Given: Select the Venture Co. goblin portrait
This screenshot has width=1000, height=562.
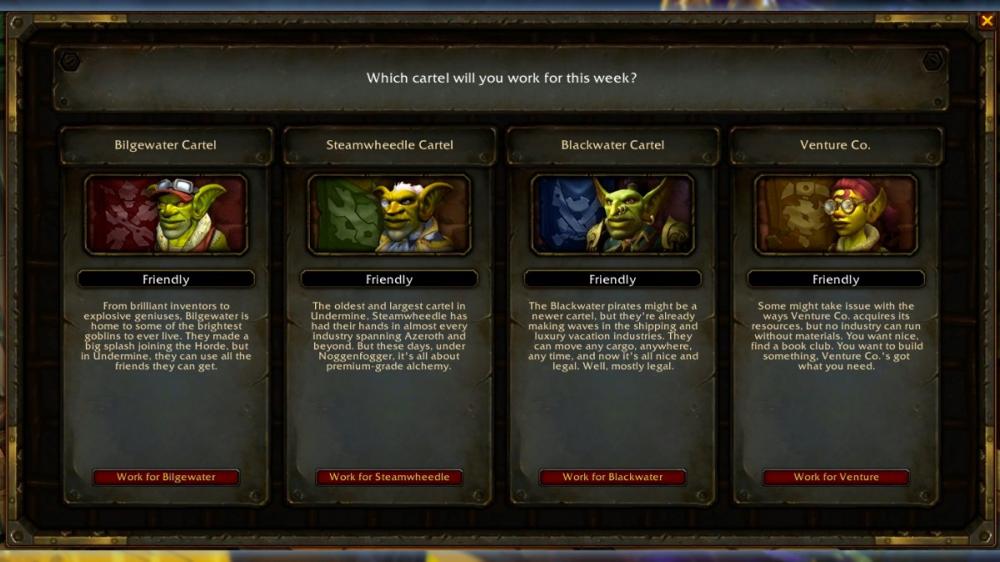Looking at the screenshot, I should pos(836,215).
